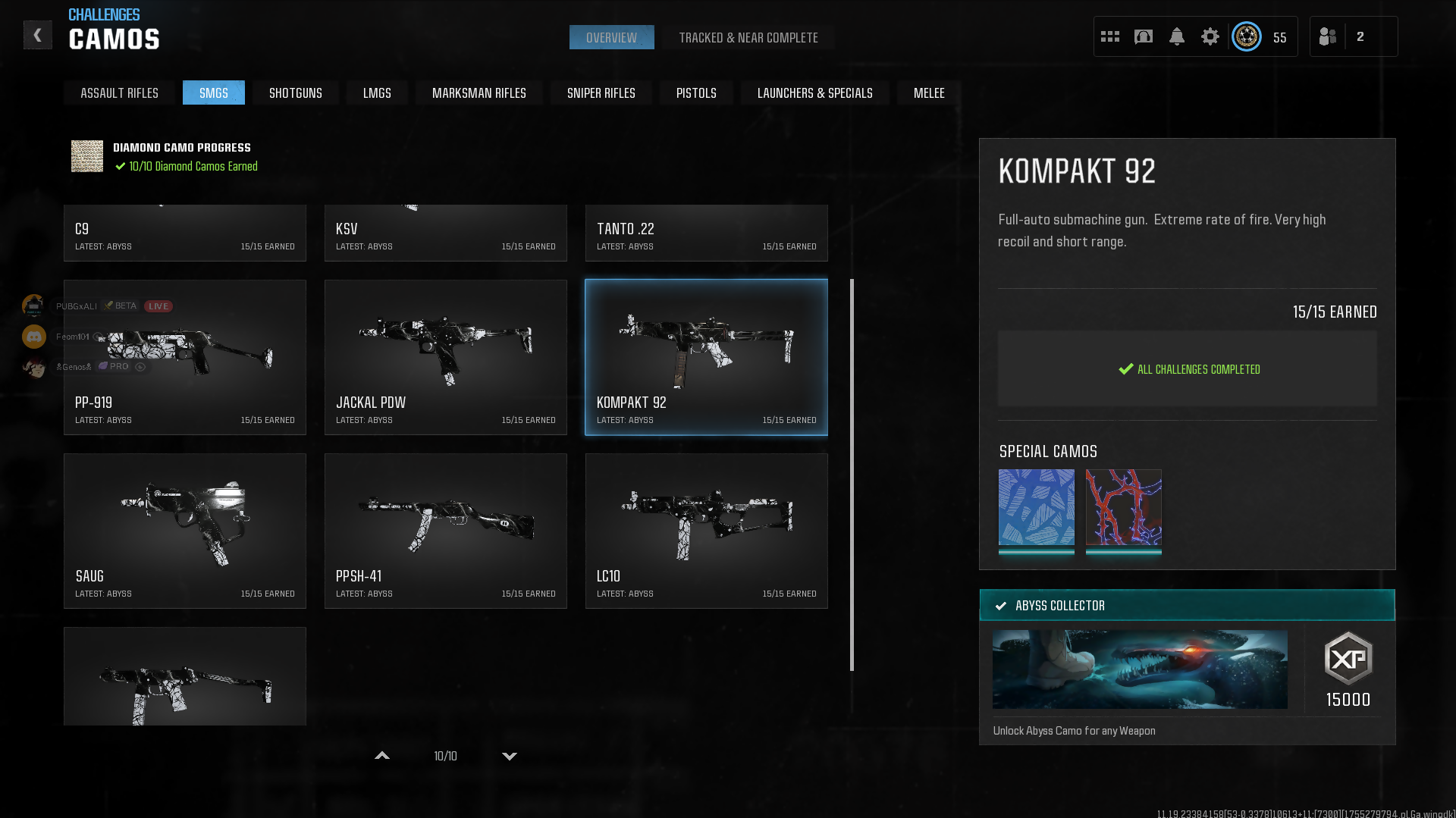Click the blue special camo swatch
Image resolution: width=1456 pixels, height=818 pixels.
tap(1036, 507)
